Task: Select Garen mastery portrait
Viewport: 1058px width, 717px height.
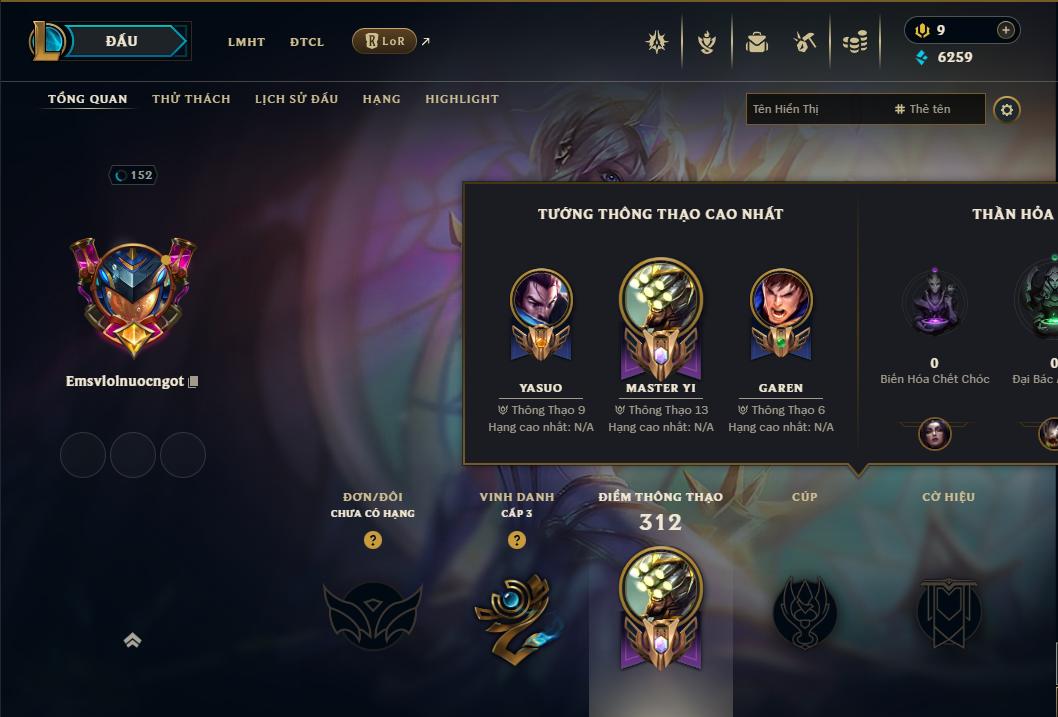Action: [781, 301]
